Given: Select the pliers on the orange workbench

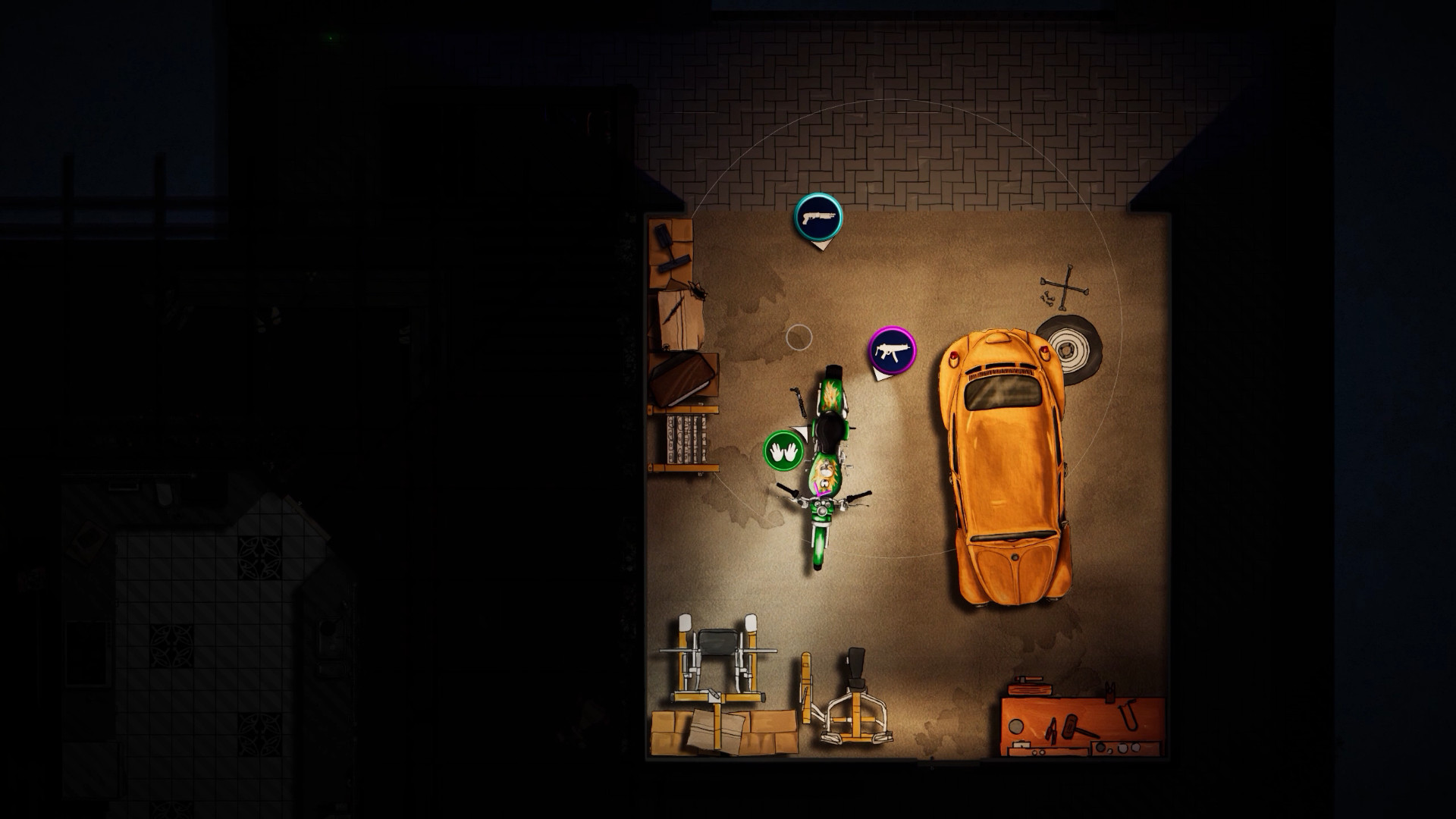Looking at the screenshot, I should click(x=1050, y=732).
